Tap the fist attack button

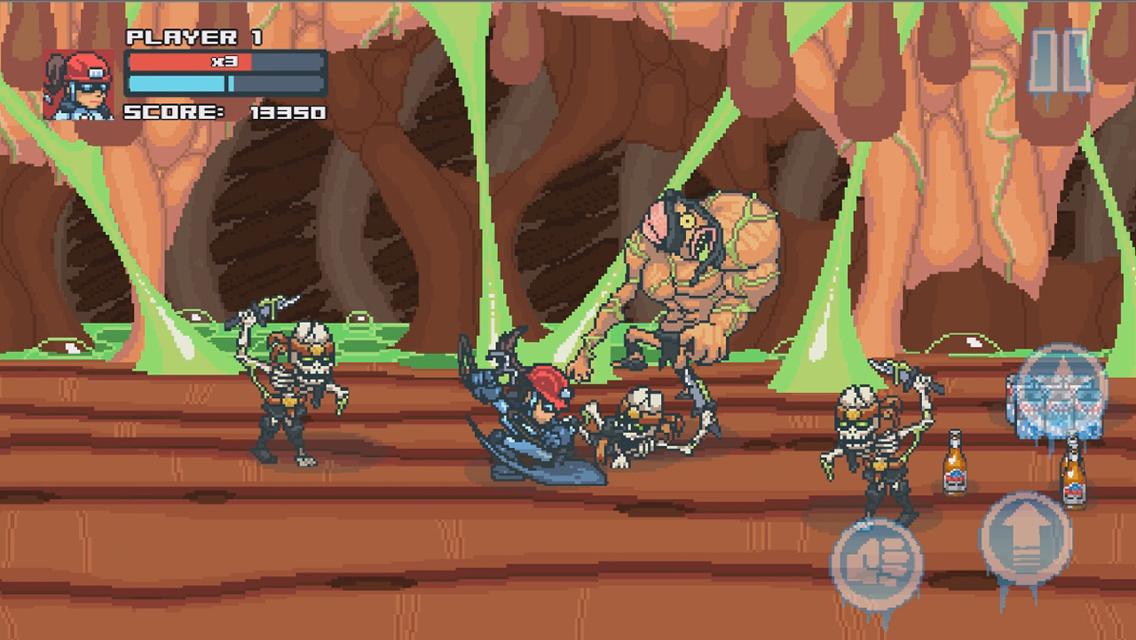pos(876,558)
